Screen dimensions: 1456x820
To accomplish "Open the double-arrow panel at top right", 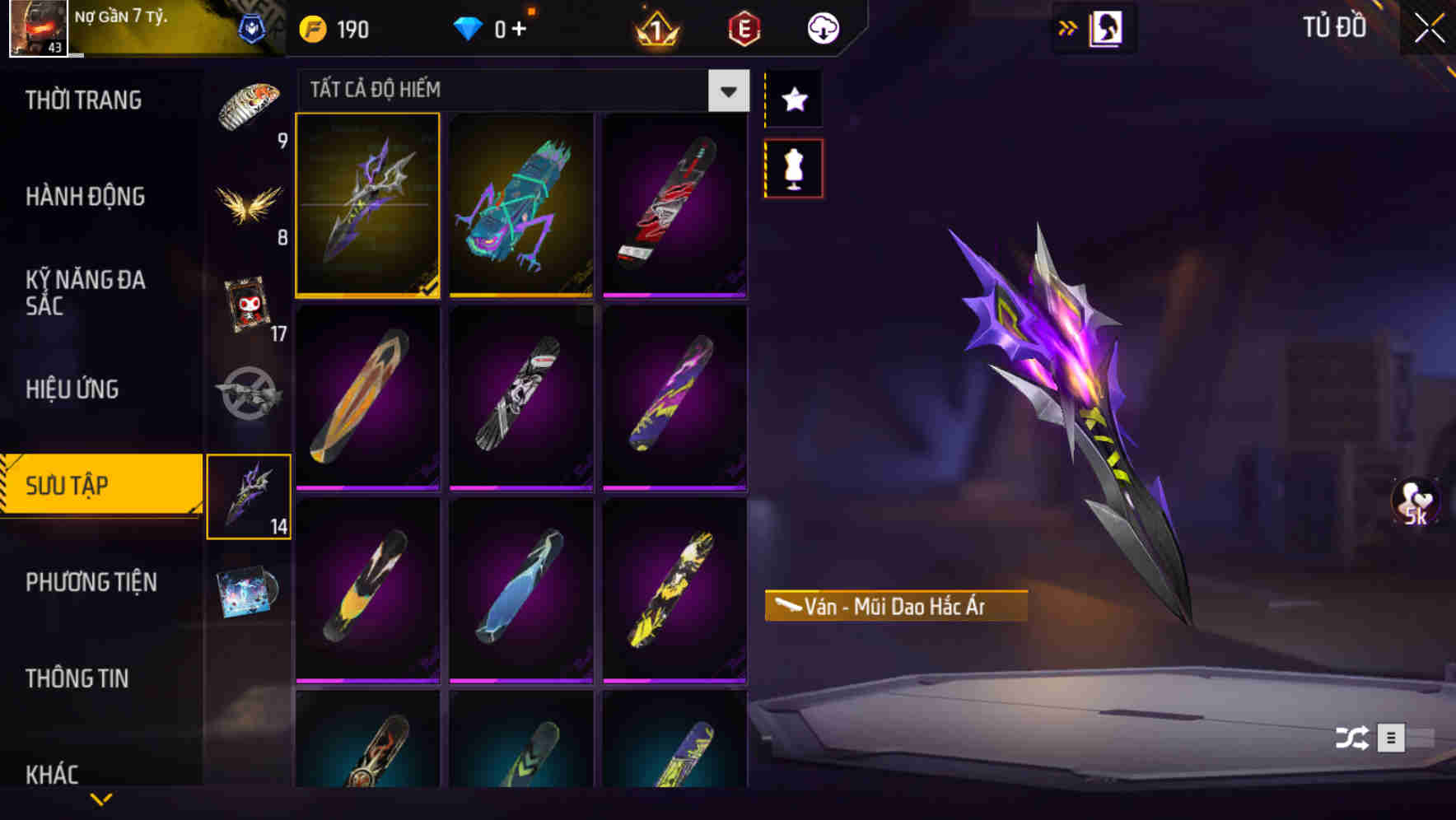I will point(1068,26).
